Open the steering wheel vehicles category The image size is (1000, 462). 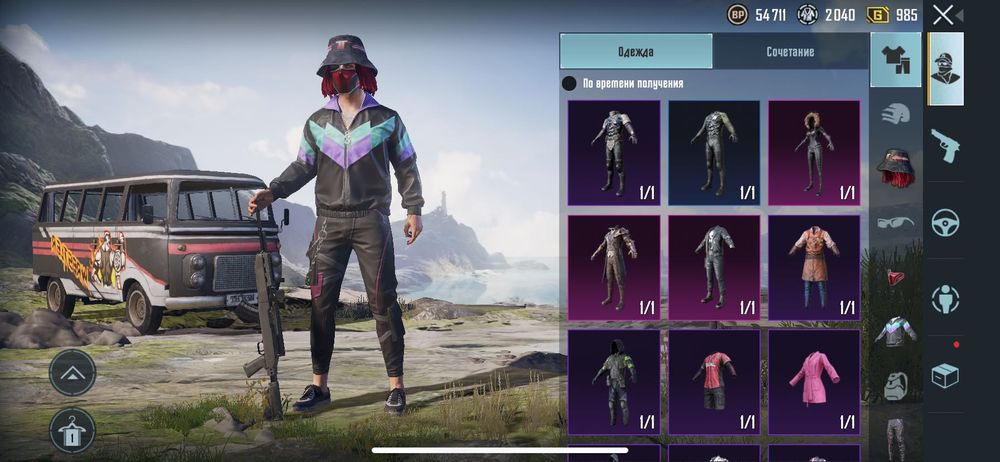[945, 222]
